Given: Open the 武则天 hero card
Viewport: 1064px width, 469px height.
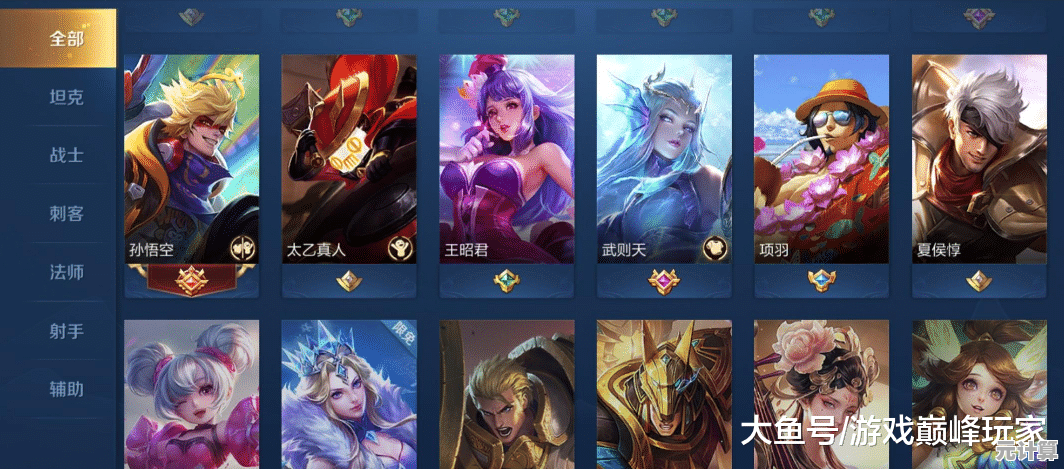Looking at the screenshot, I should click(x=663, y=160).
